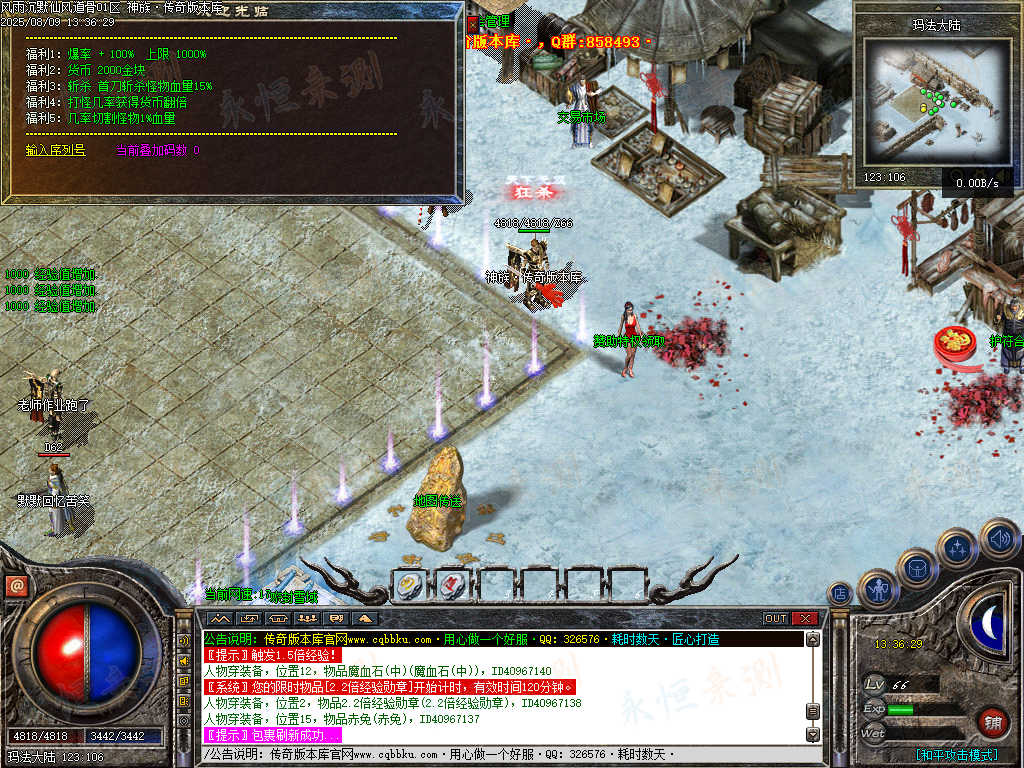Viewport: 1024px width, 768px height.
Task: Select the silver pouch belt slot
Action: [x=408, y=585]
